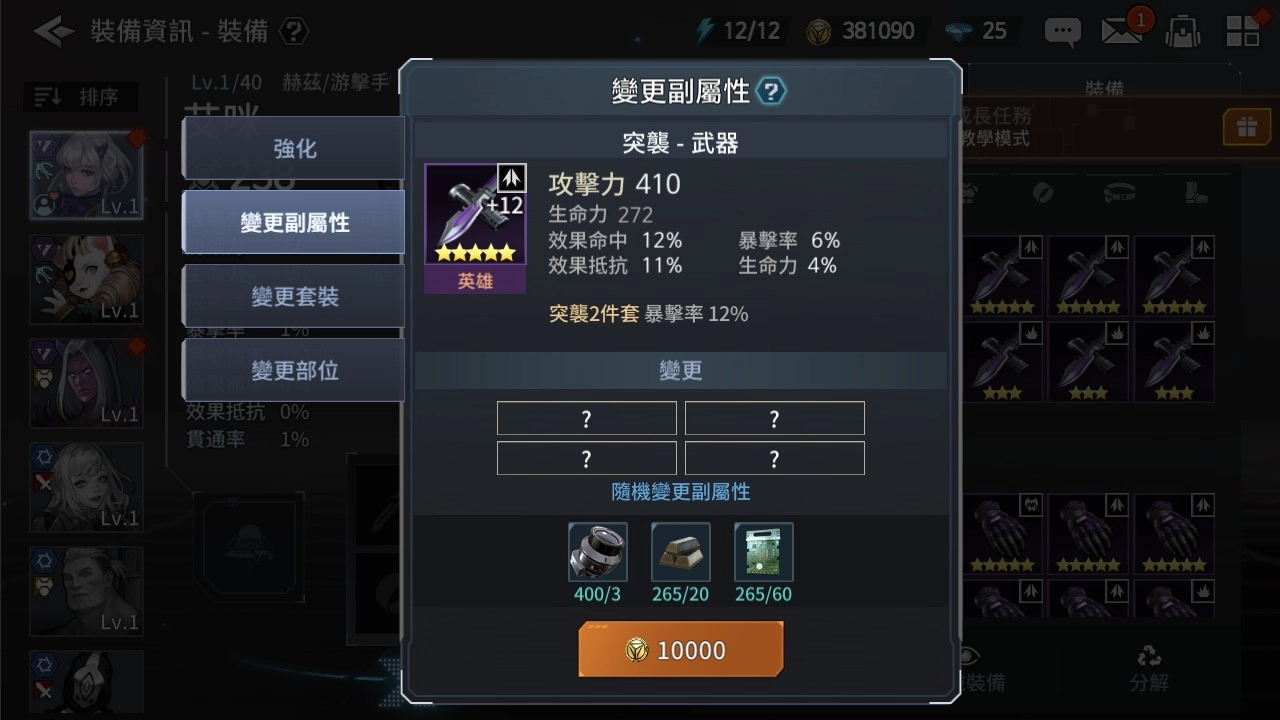
Task: Click the back arrow beside 裝備資訊
Action: (53, 31)
